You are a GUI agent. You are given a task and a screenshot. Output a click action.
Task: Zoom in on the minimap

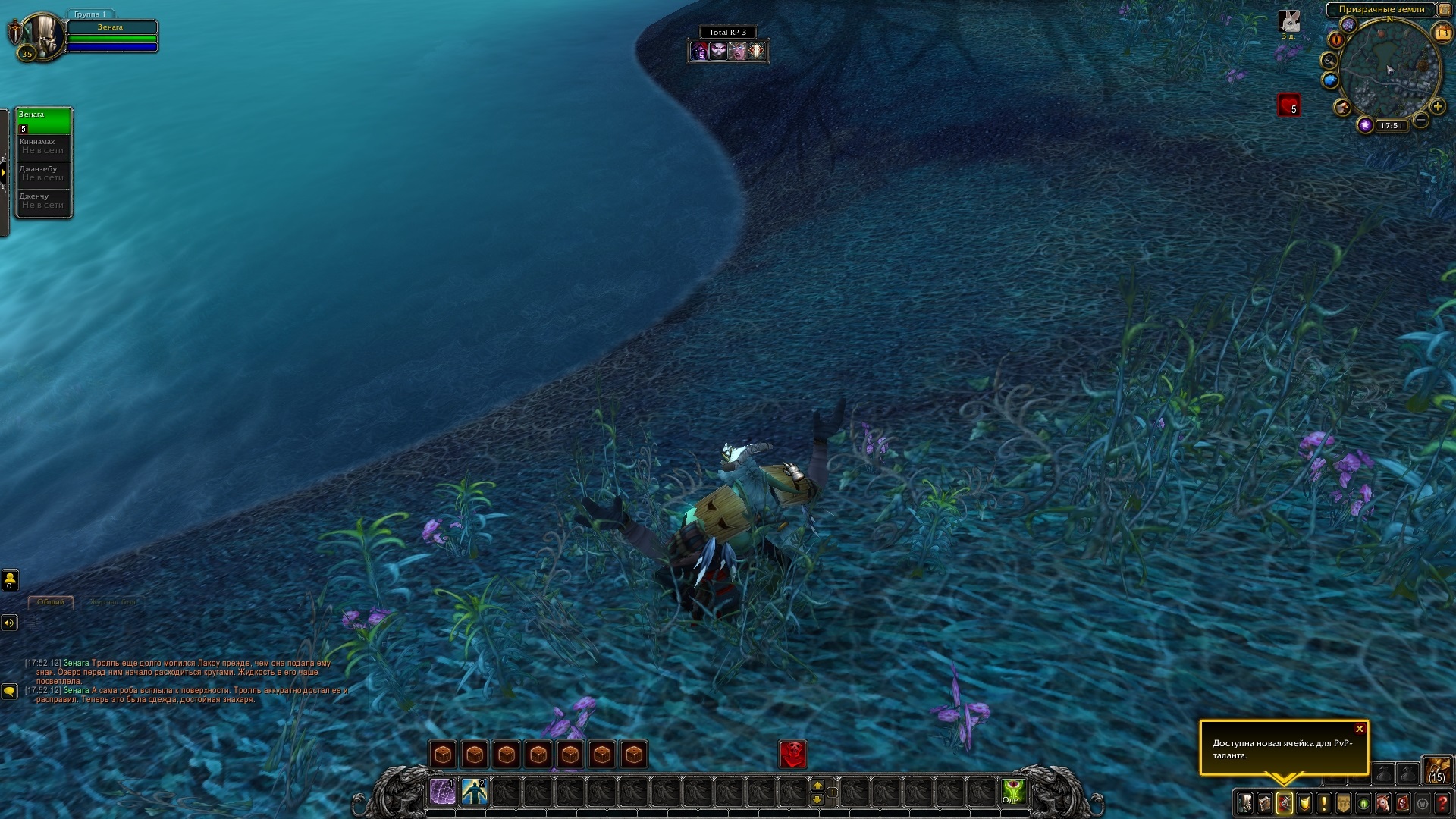coord(1437,106)
